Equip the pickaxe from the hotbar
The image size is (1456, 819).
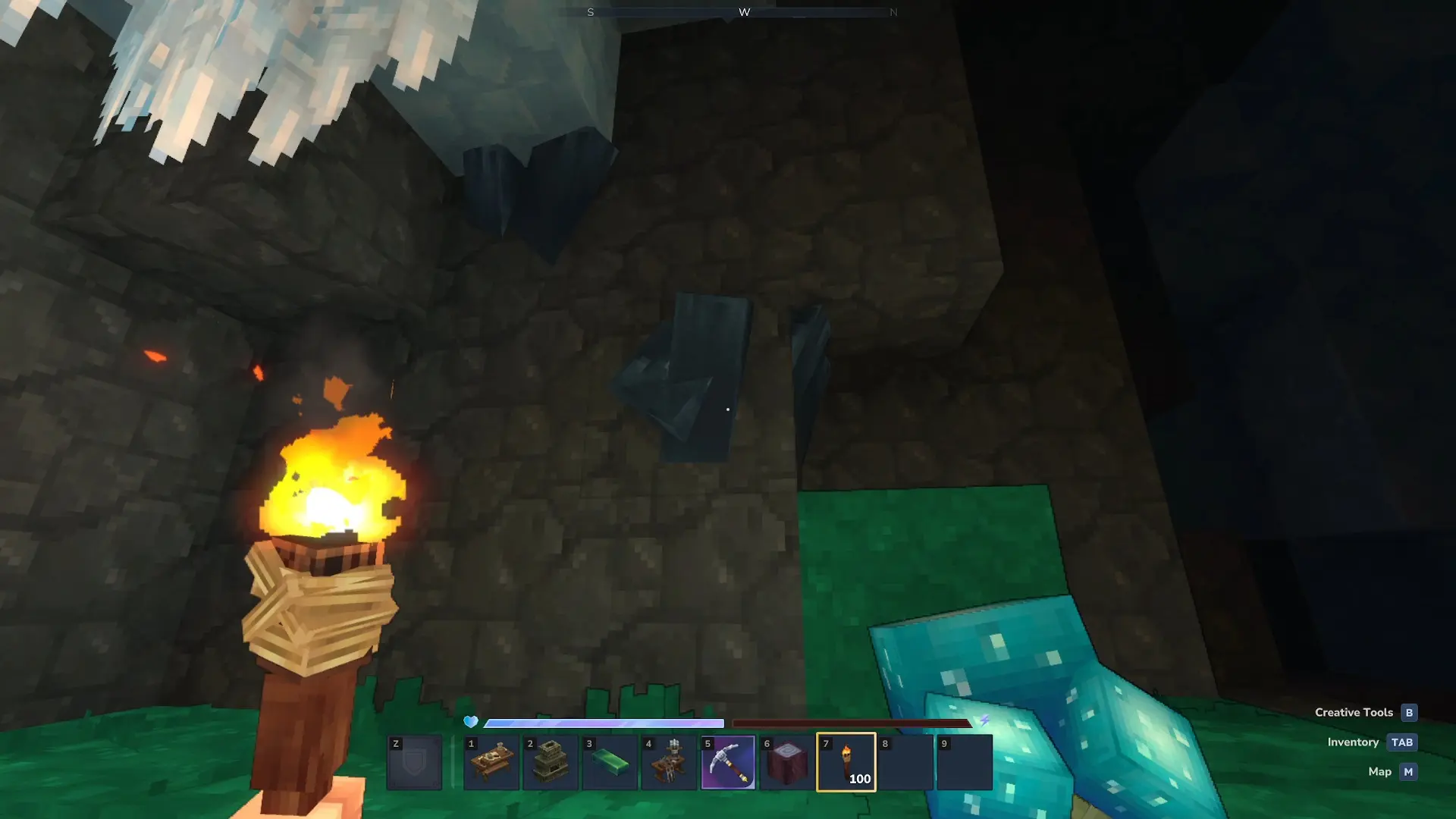tap(728, 762)
